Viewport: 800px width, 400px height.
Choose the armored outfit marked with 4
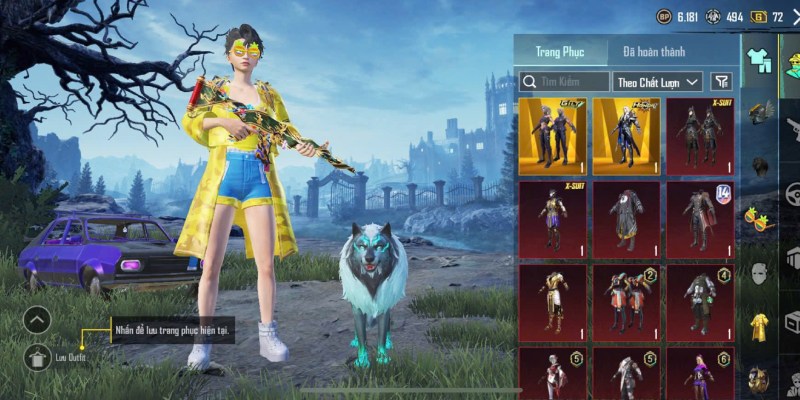pos(700,301)
